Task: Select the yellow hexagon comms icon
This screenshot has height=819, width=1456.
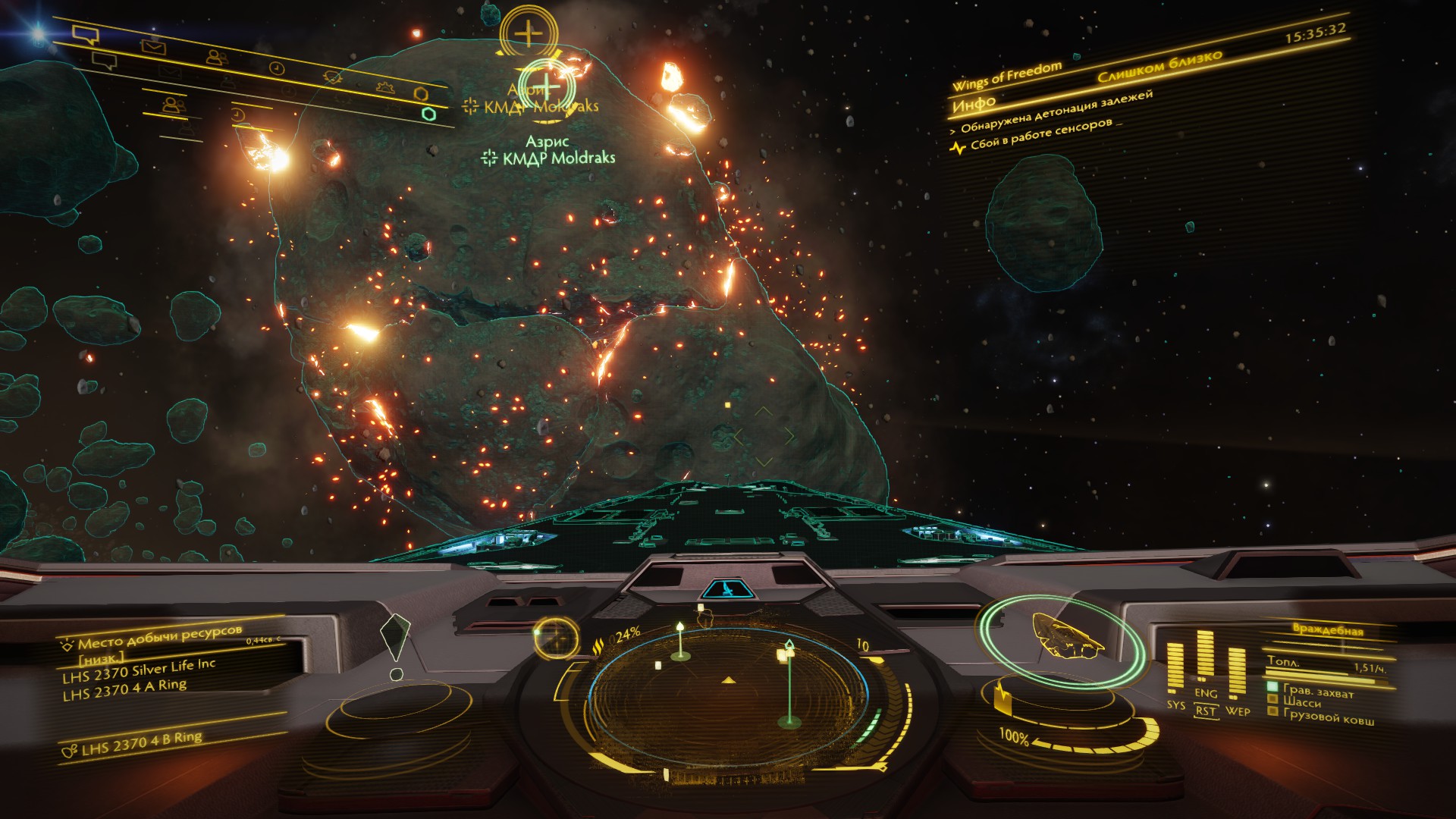Action: pyautogui.click(x=422, y=93)
